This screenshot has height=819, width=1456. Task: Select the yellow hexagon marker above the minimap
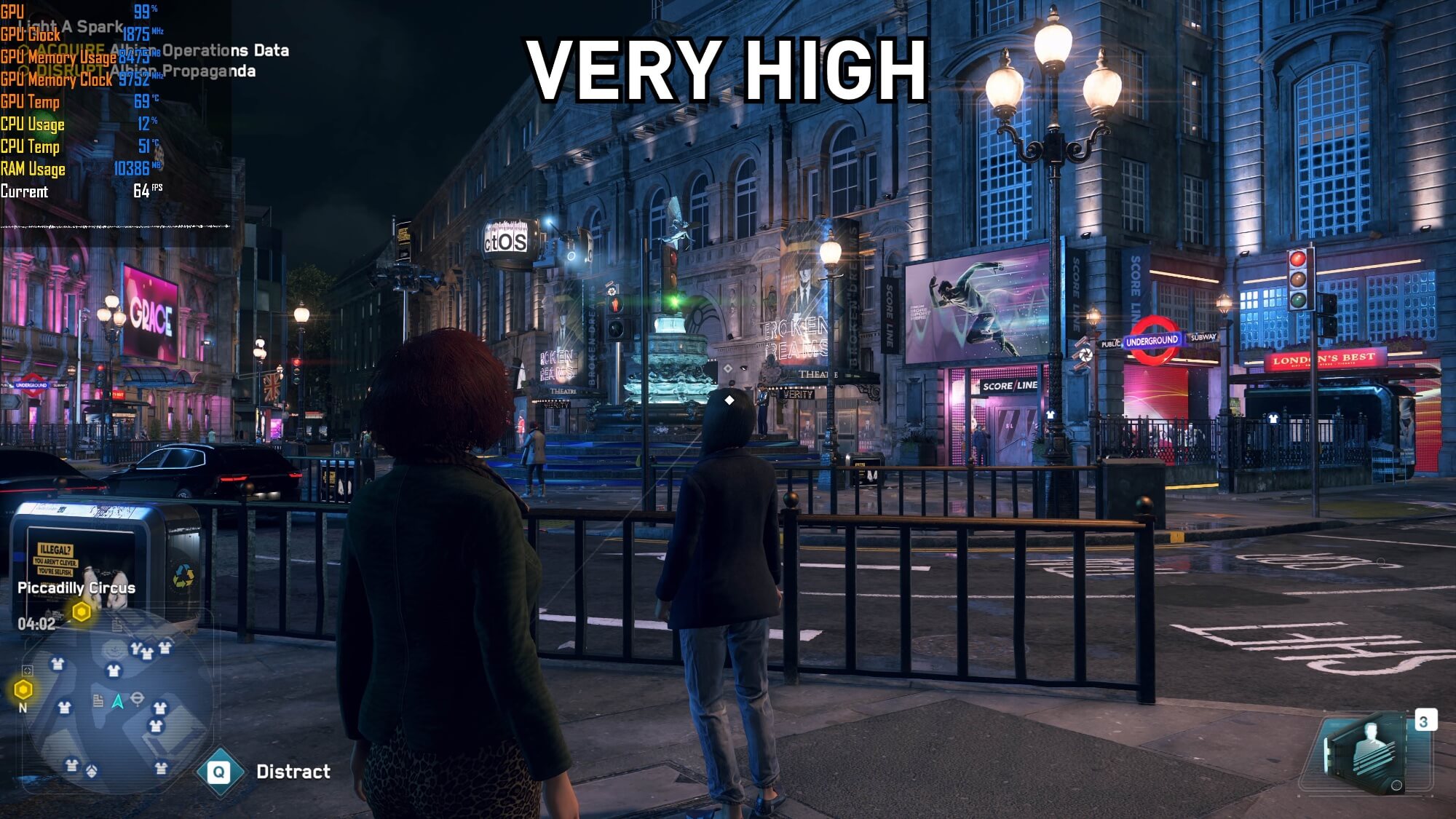tap(82, 612)
